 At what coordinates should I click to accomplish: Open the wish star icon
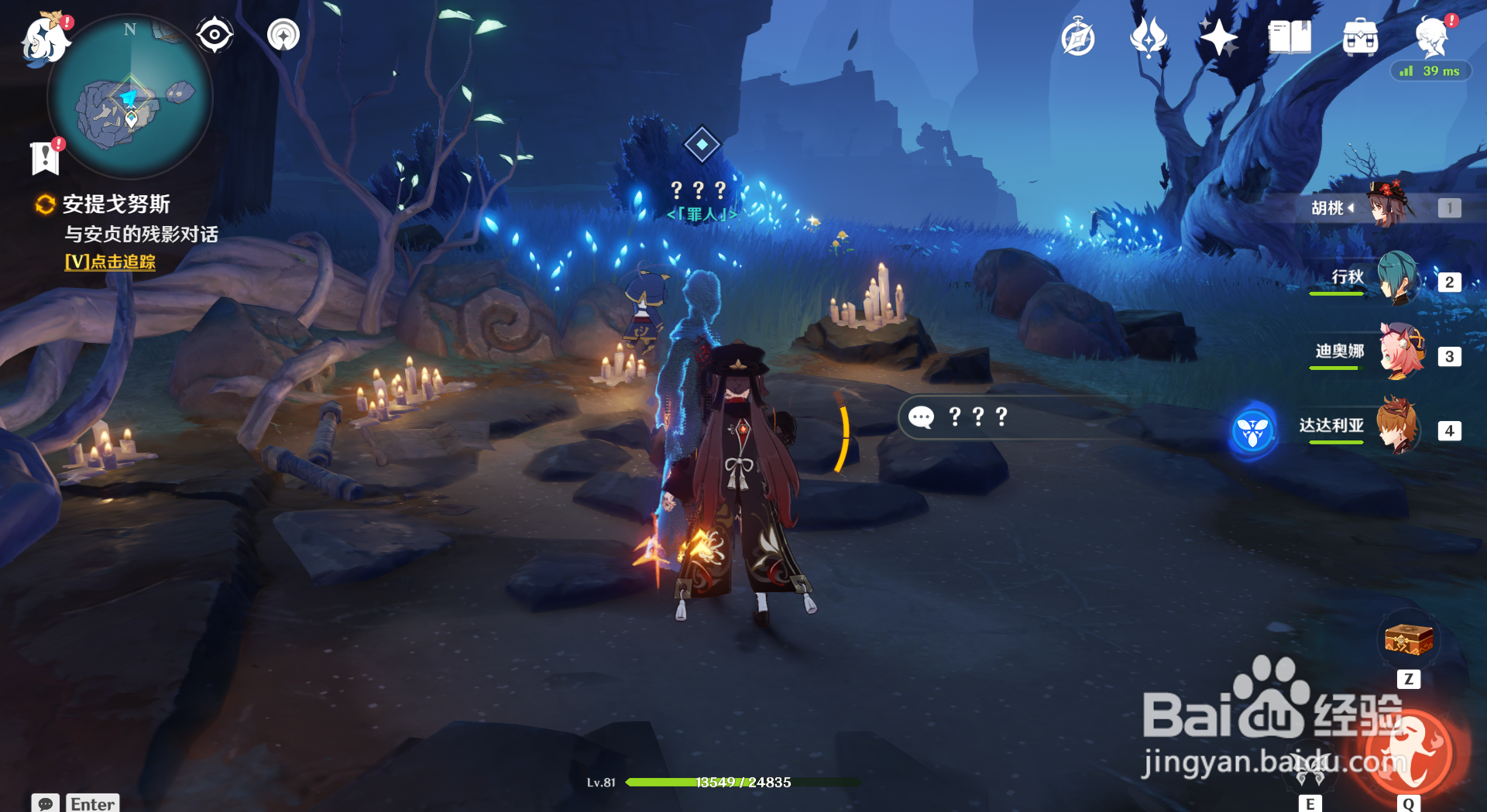coord(1218,37)
